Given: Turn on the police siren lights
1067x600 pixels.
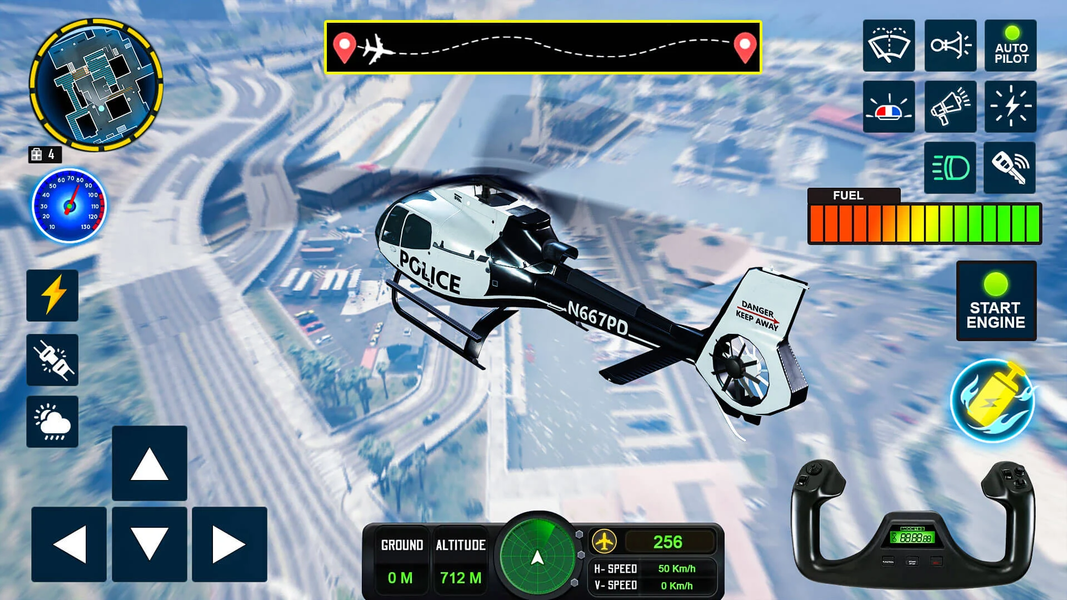Looking at the screenshot, I should [x=889, y=107].
